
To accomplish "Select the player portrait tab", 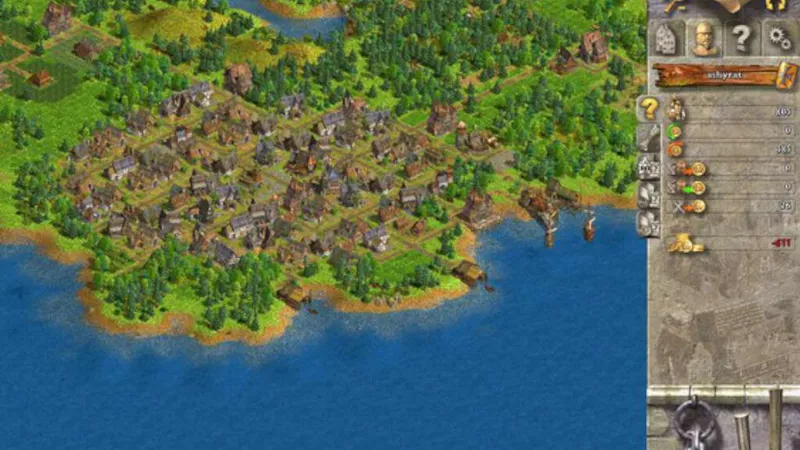I will click(704, 39).
